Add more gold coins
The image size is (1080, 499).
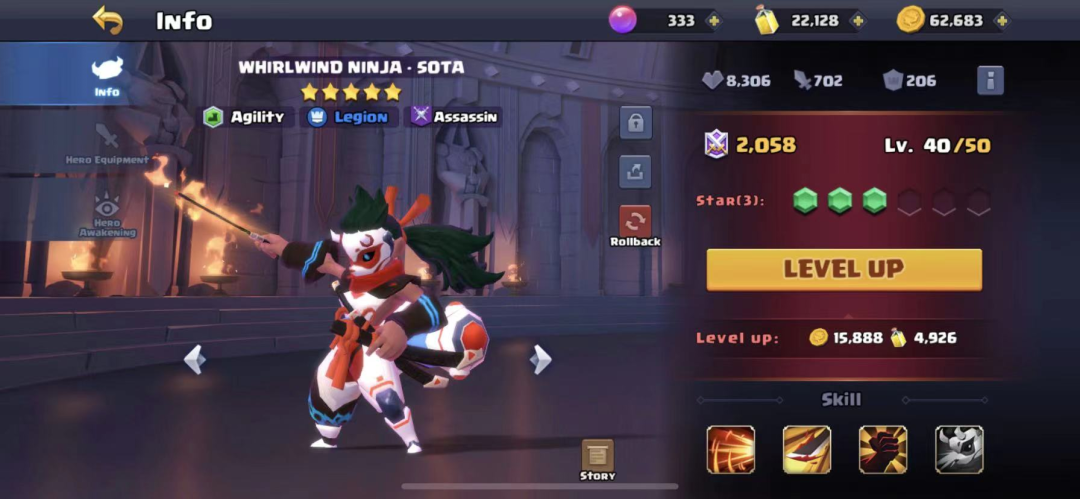click(x=1000, y=20)
